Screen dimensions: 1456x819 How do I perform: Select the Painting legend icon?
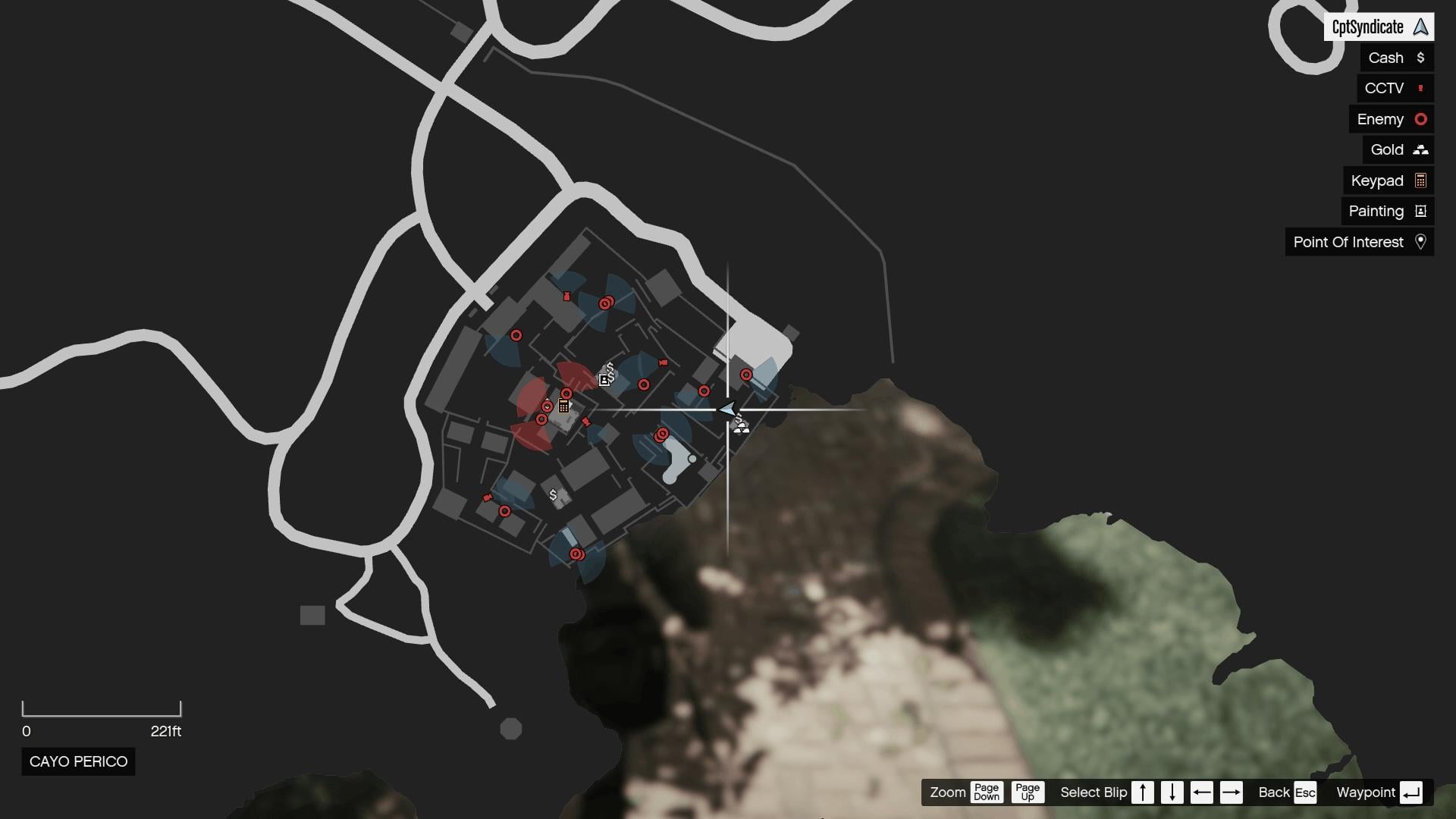click(x=1420, y=211)
